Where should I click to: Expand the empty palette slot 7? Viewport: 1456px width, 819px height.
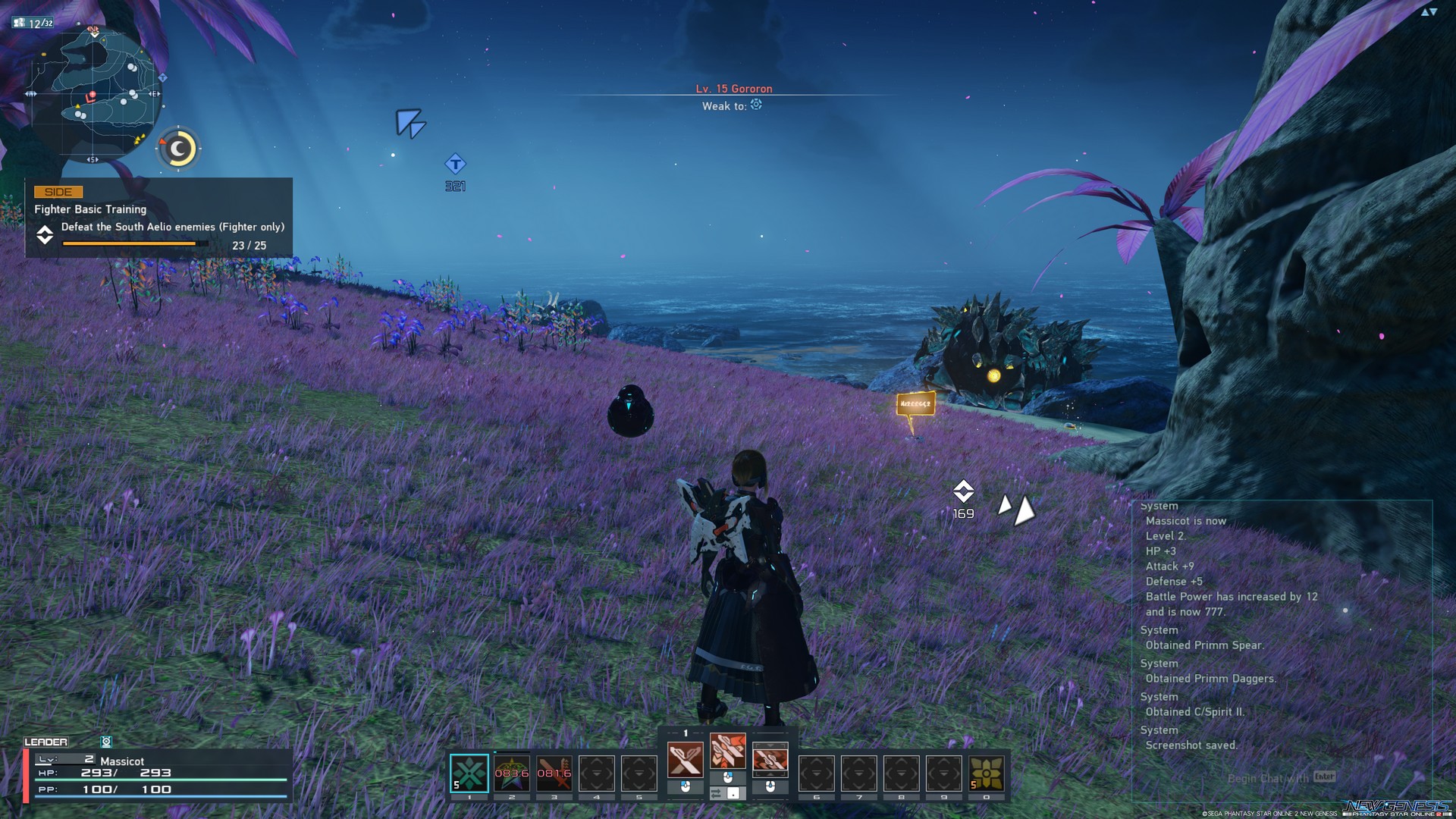(858, 774)
